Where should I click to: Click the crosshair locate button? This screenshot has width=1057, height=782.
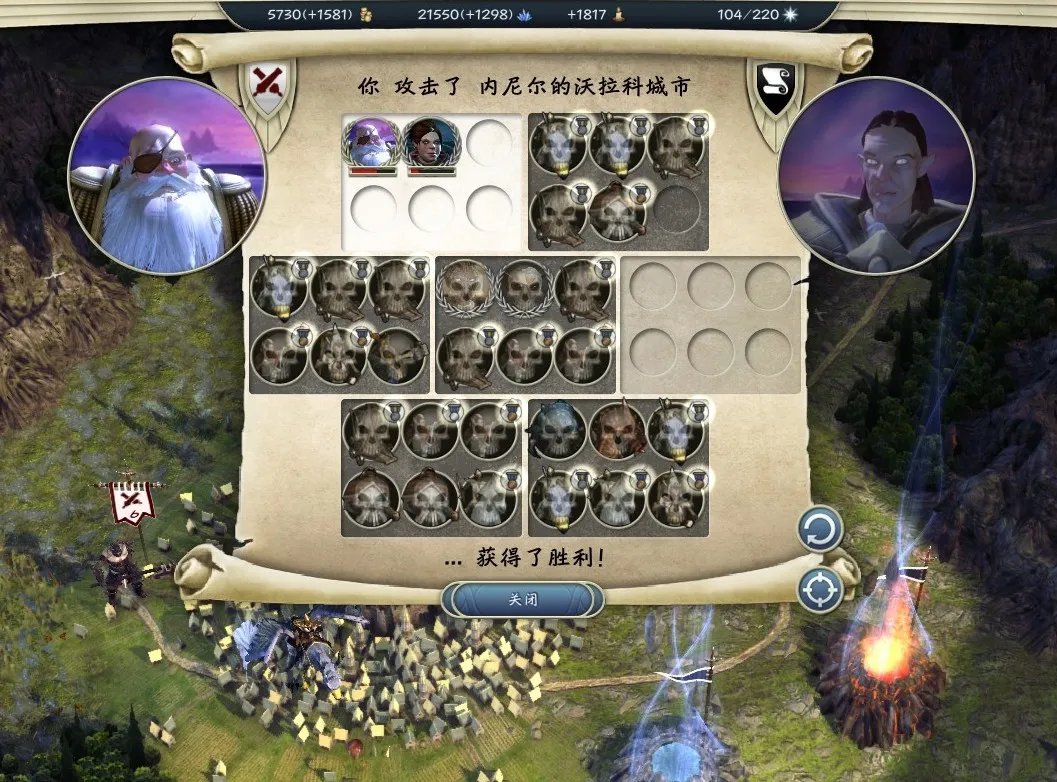820,590
